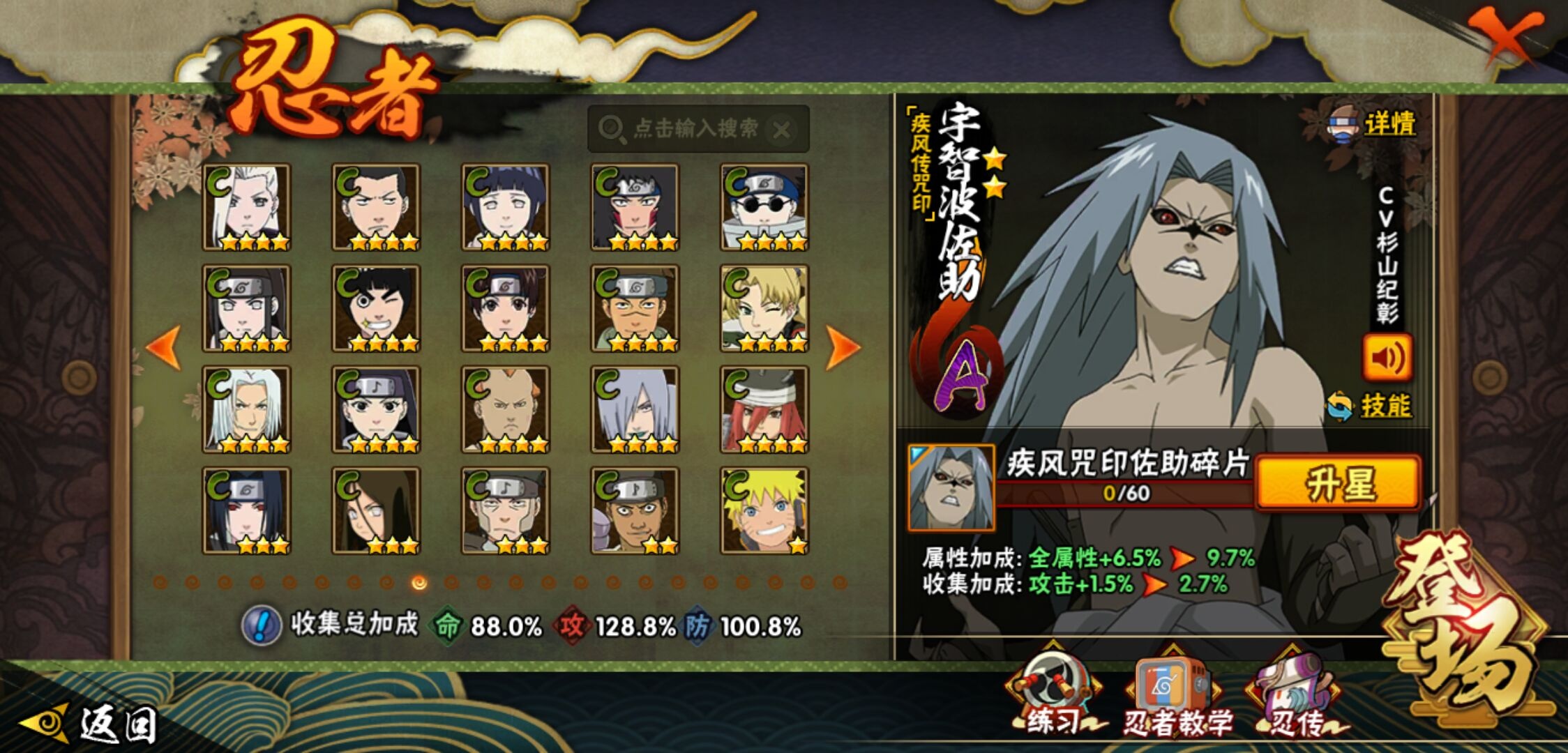Select the blonde Naruto ninja portrait
Viewport: 1568px width, 753px height.
coord(764,512)
